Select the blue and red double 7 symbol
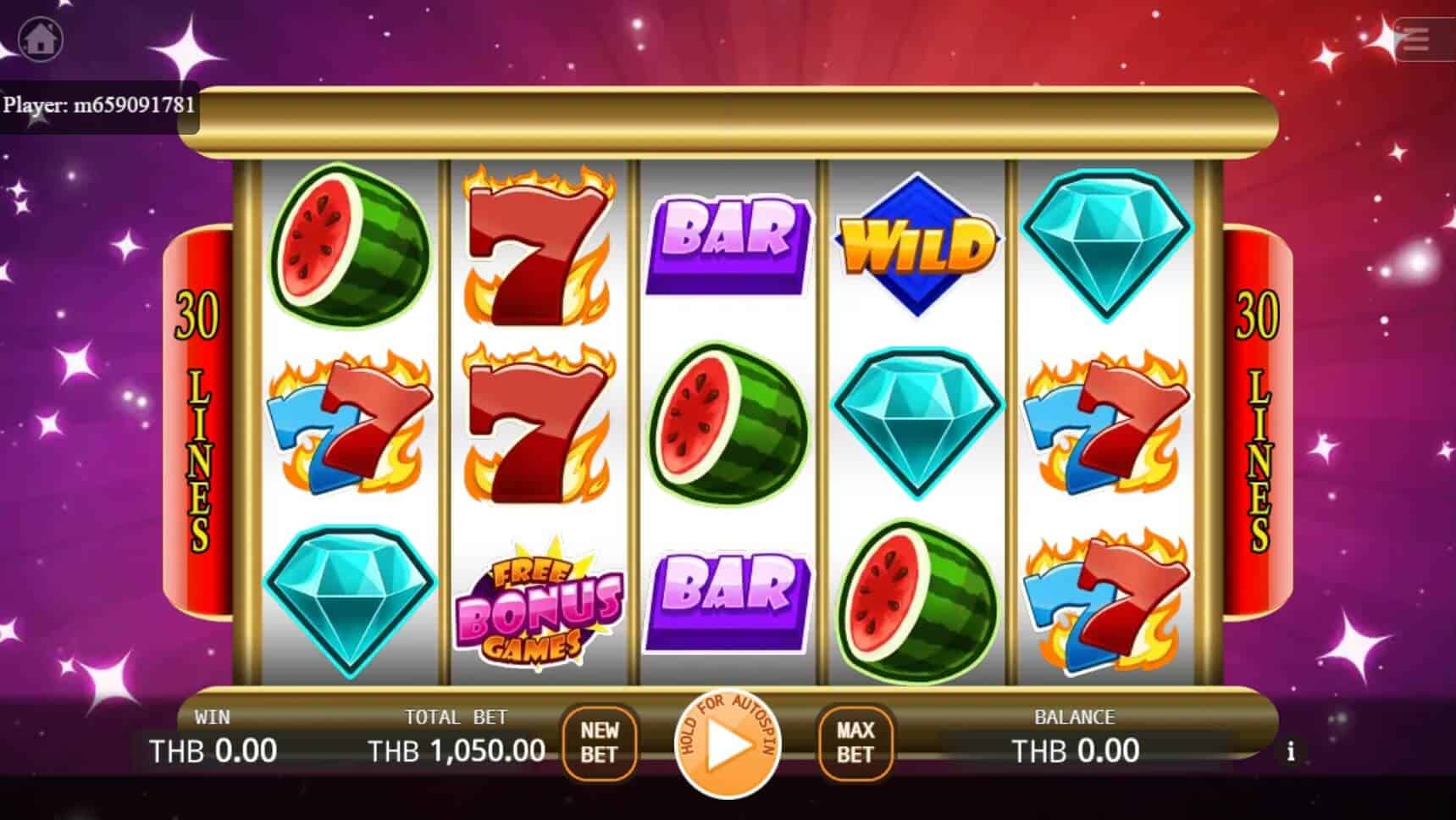 (347, 428)
